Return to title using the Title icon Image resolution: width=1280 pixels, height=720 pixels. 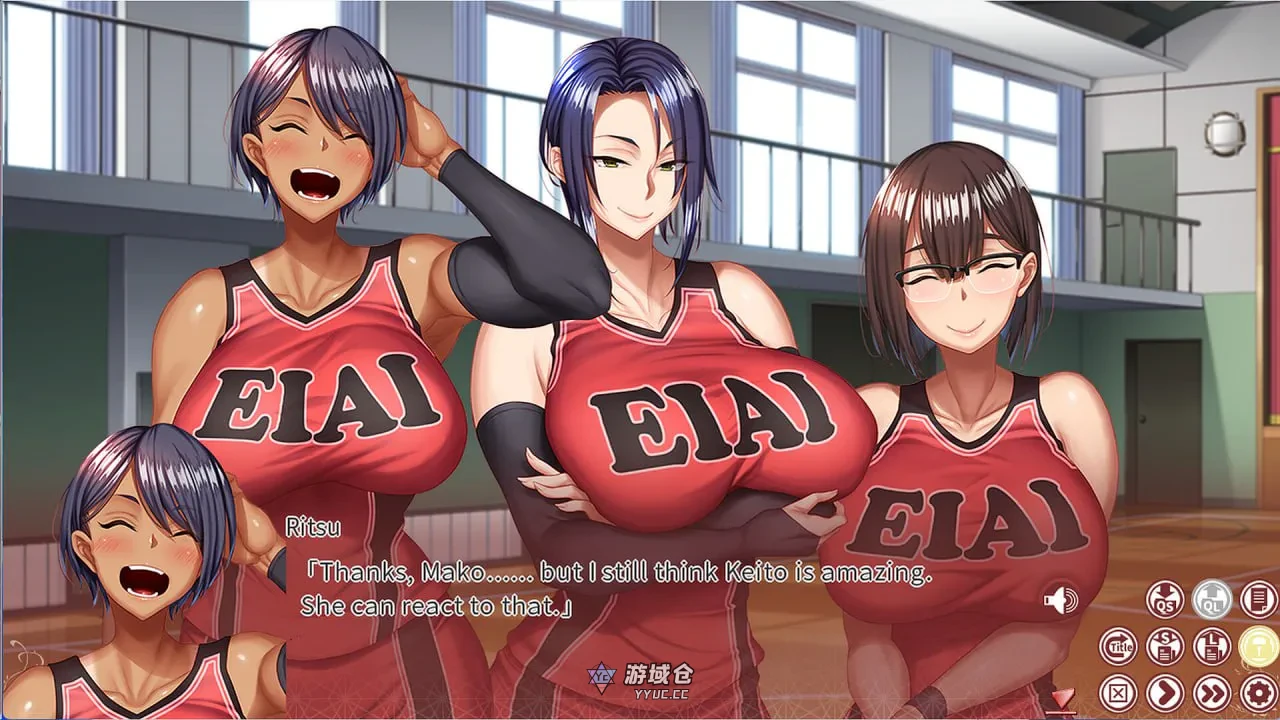(1118, 647)
